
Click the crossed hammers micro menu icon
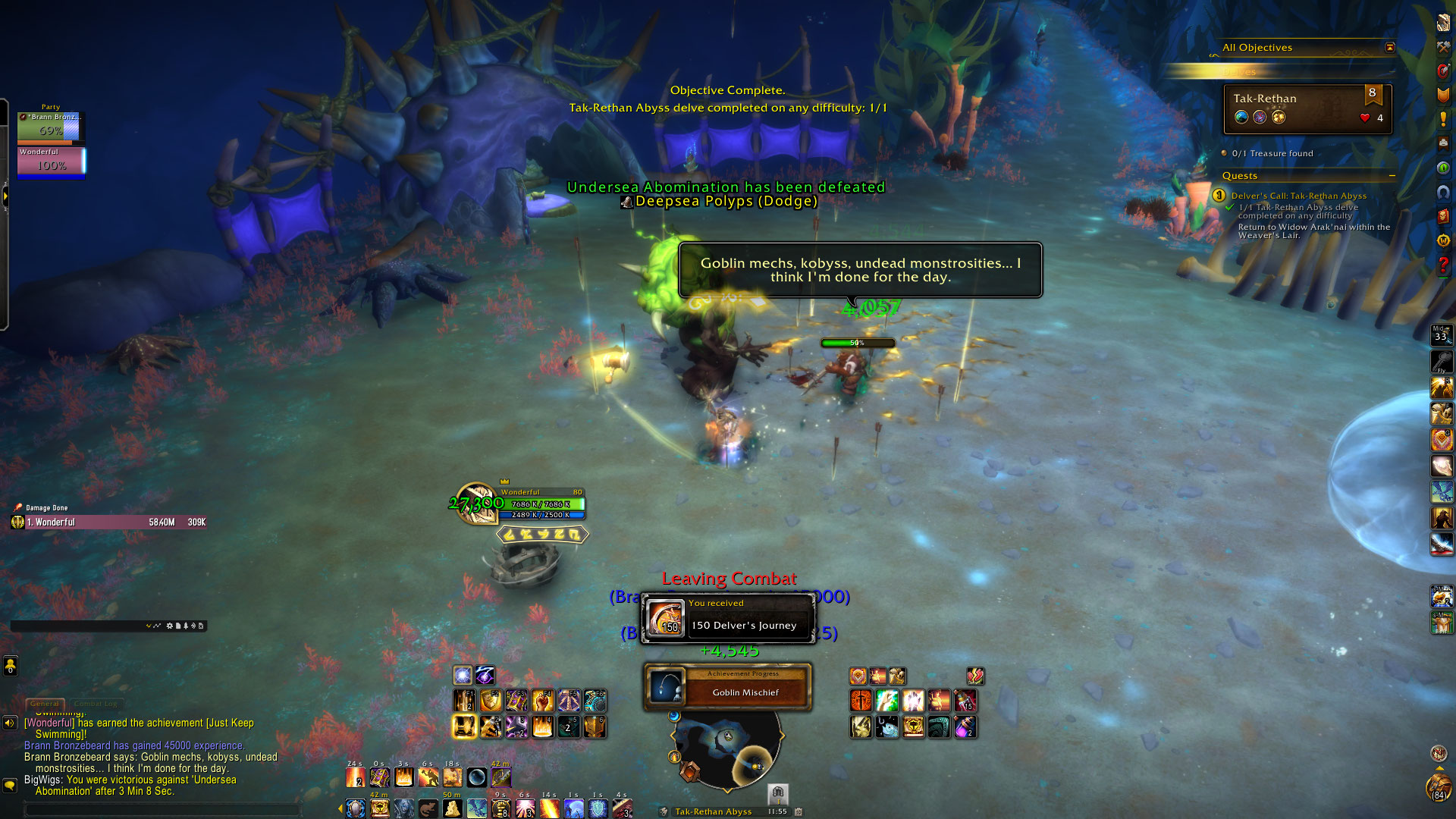(x=1443, y=47)
